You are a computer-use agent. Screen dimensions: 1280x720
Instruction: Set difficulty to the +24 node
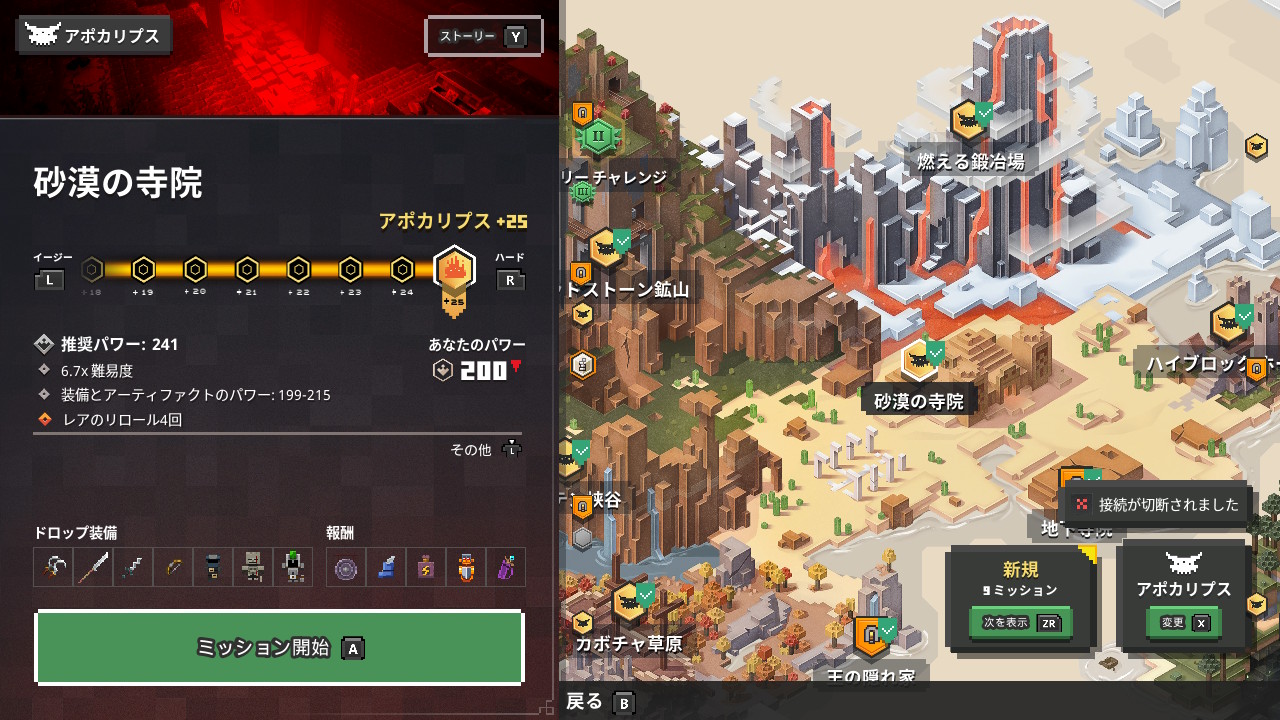click(402, 269)
